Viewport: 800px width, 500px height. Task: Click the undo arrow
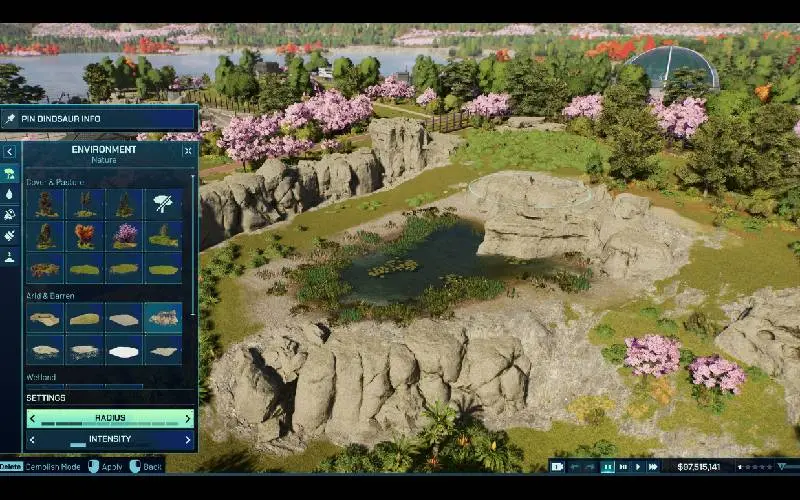(x=575, y=466)
